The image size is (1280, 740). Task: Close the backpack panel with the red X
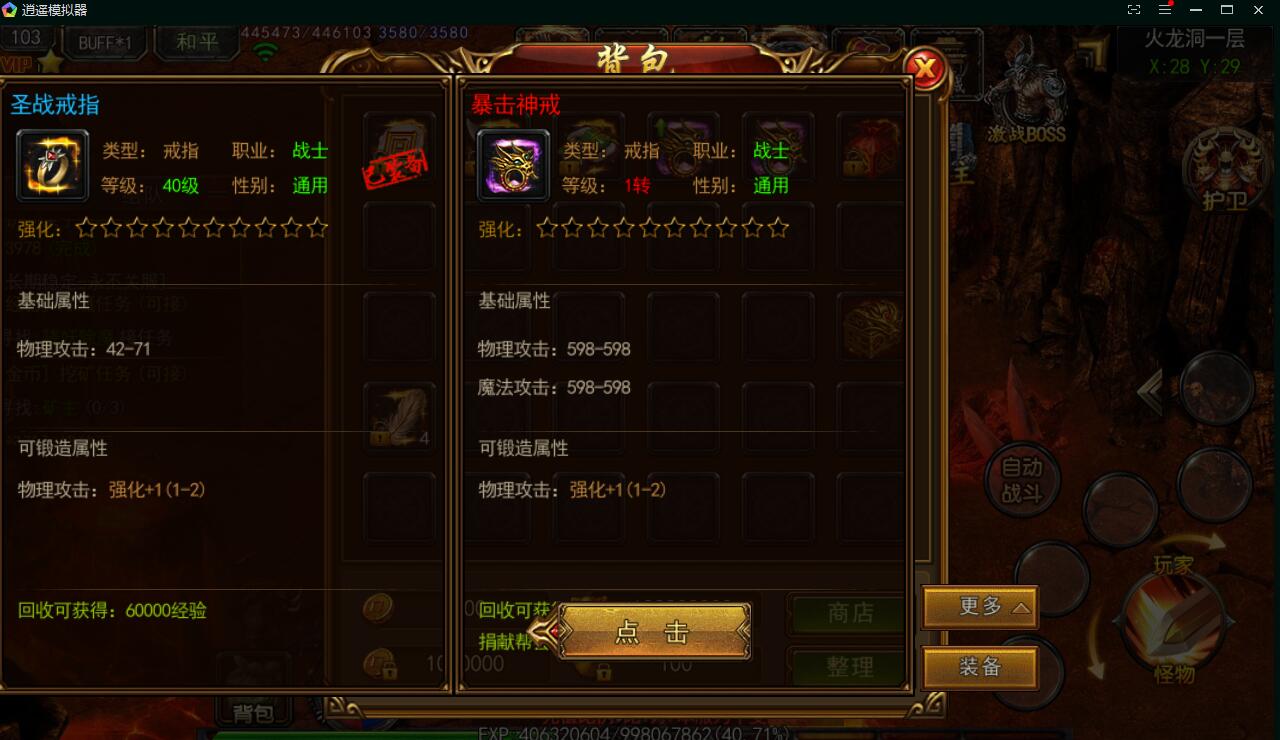(926, 68)
